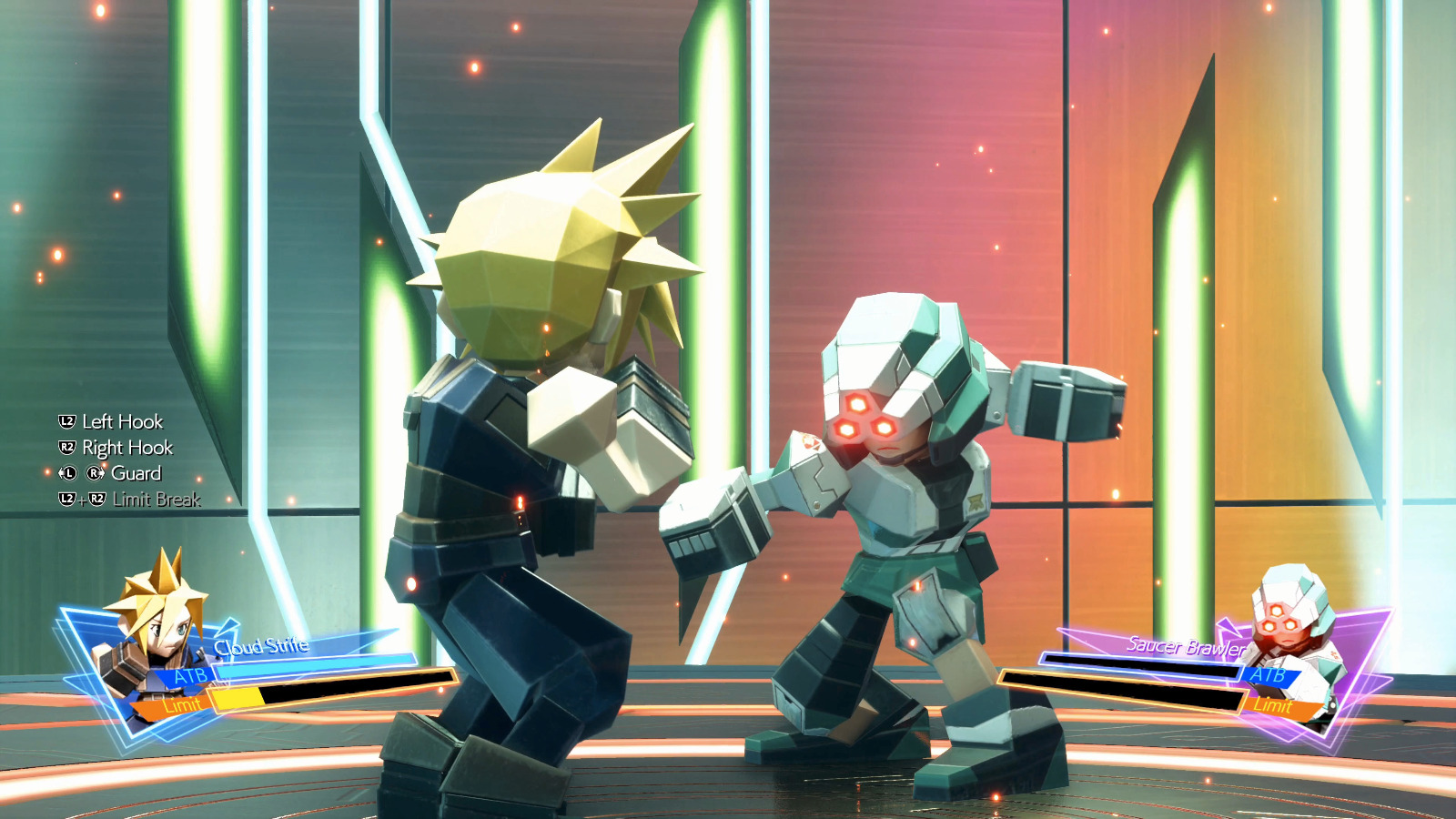Click the Cloud Strife name label

point(261,647)
